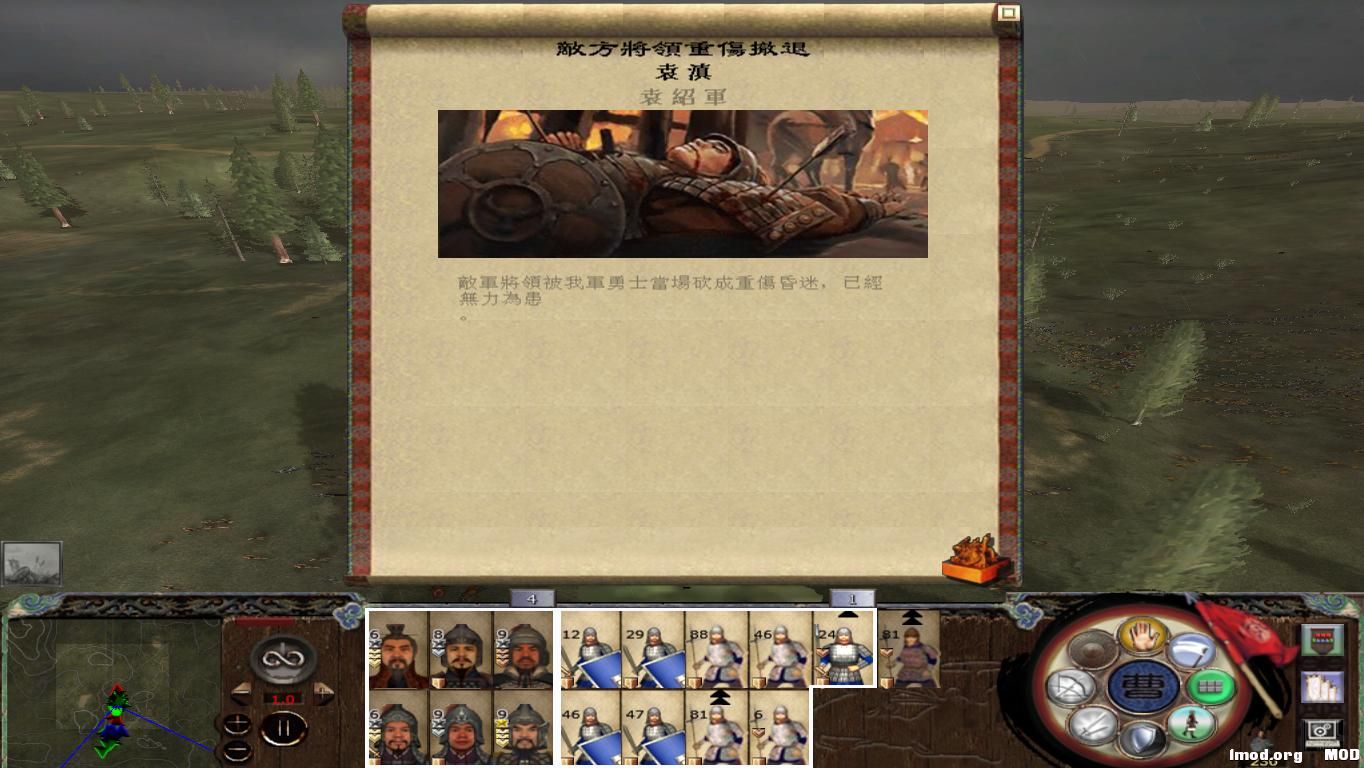Screen dimensions: 1364x768
Task: Toggle pause with the pause button
Action: pos(285,727)
